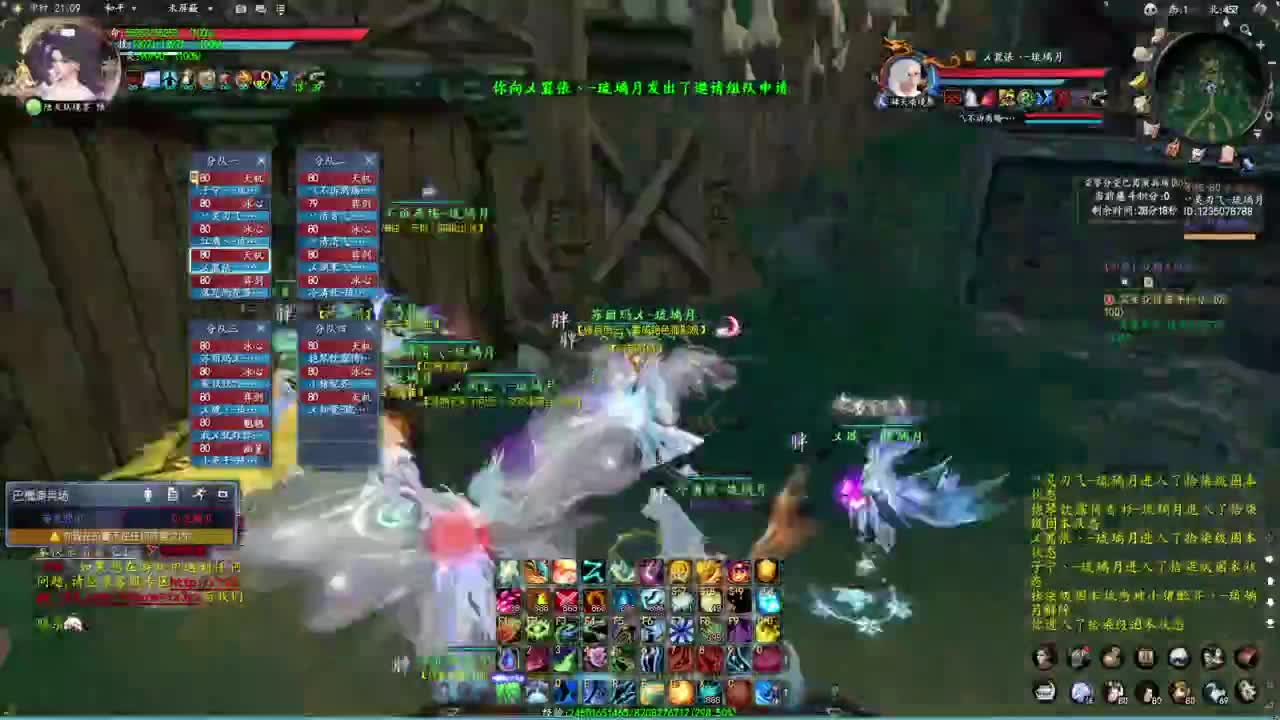Select the 天机 member row in 分队一

point(230,177)
